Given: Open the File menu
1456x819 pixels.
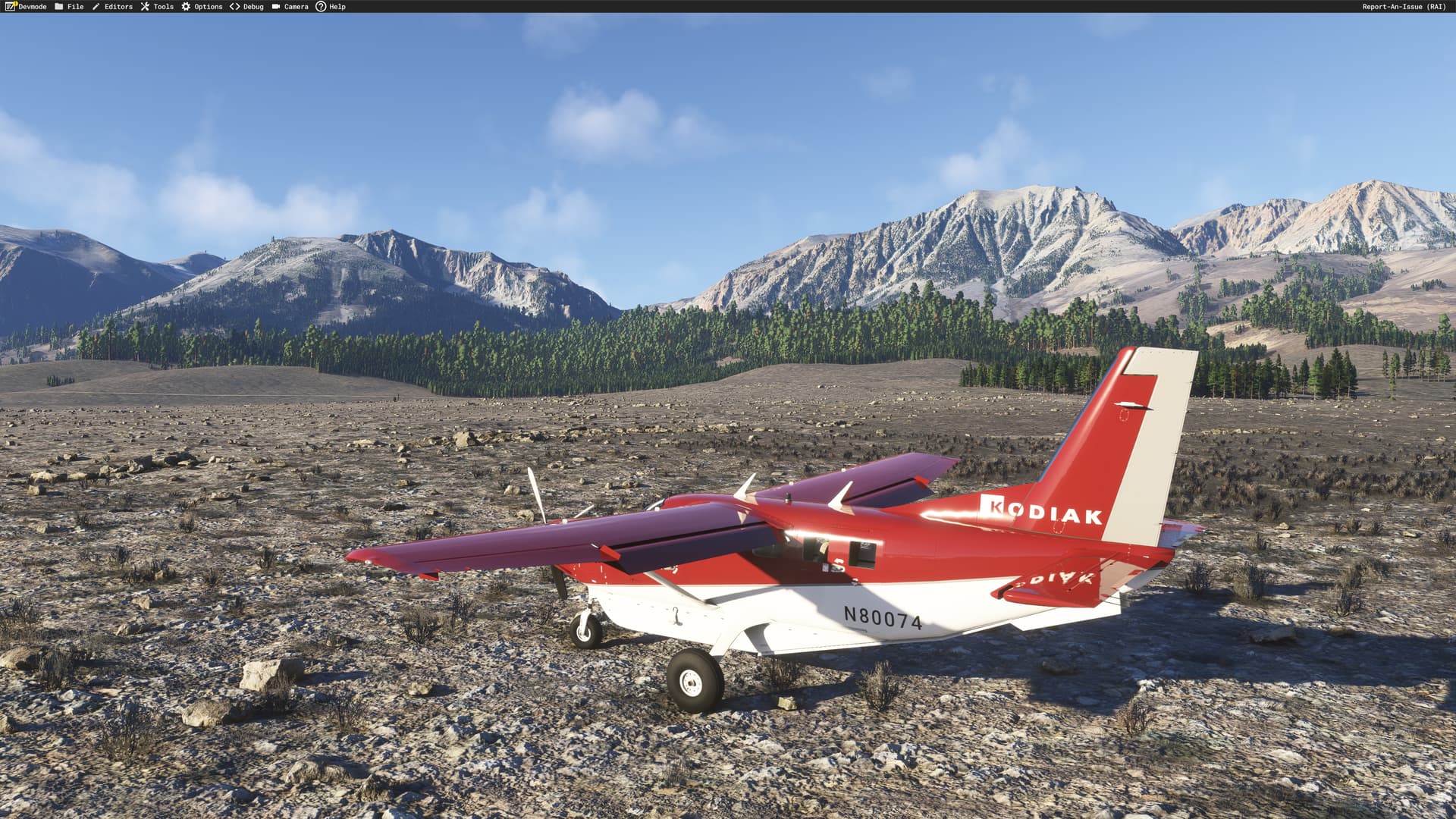Looking at the screenshot, I should pyautogui.click(x=70, y=7).
